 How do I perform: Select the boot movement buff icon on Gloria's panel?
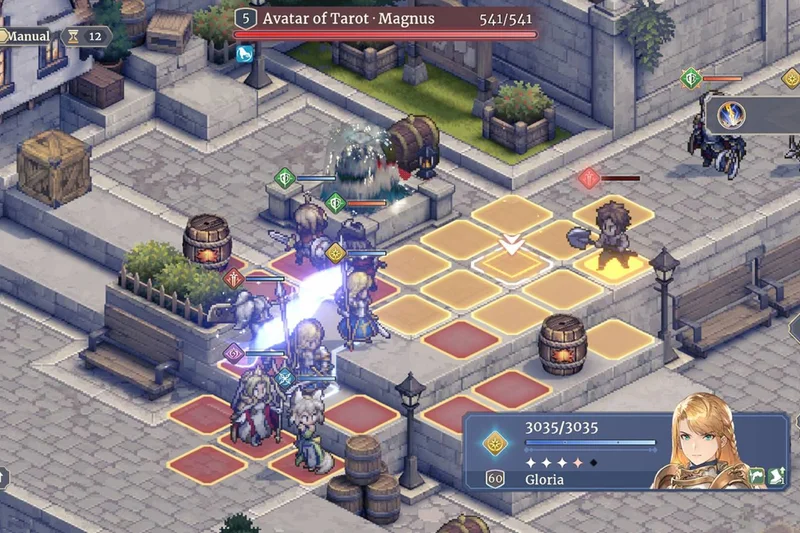777,478
